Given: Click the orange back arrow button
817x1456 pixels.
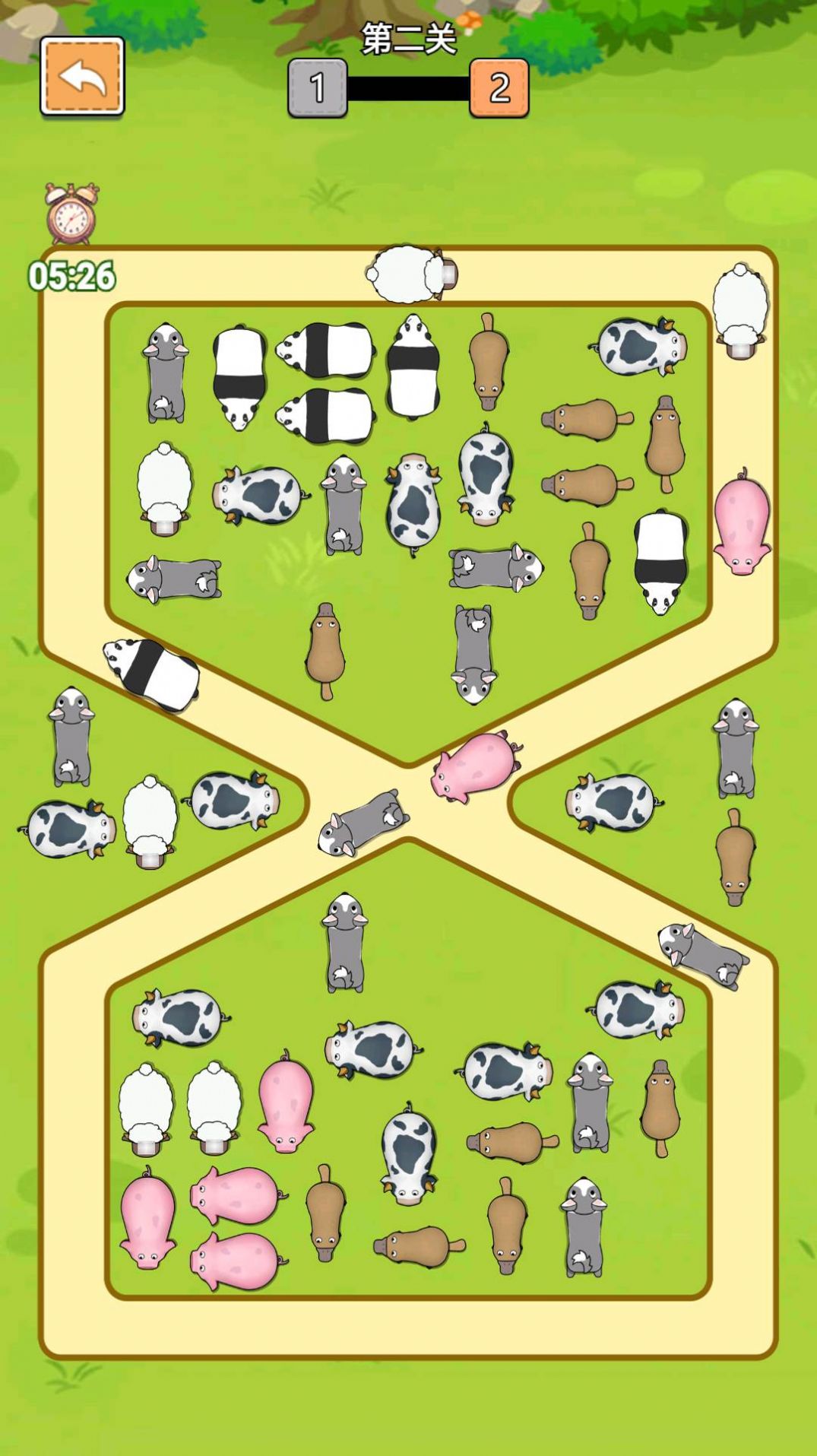Looking at the screenshot, I should click(82, 76).
